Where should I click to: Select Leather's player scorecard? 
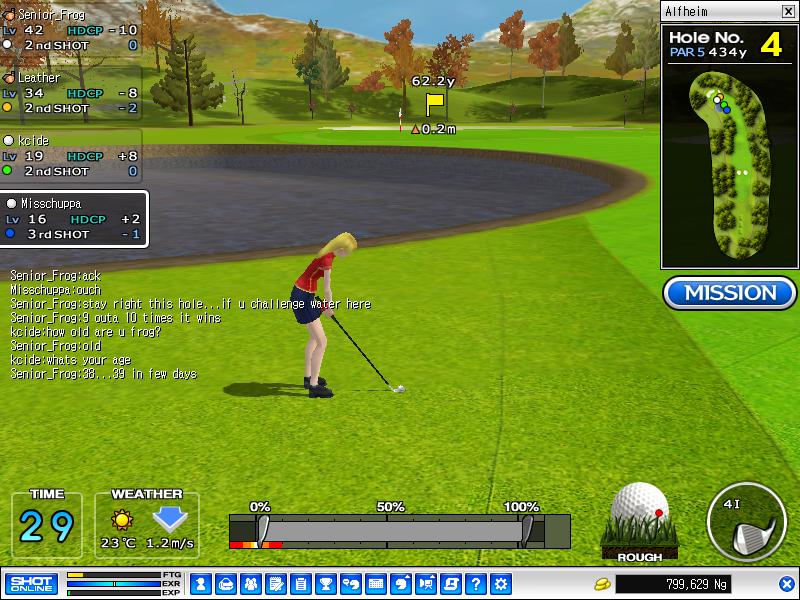click(x=70, y=93)
